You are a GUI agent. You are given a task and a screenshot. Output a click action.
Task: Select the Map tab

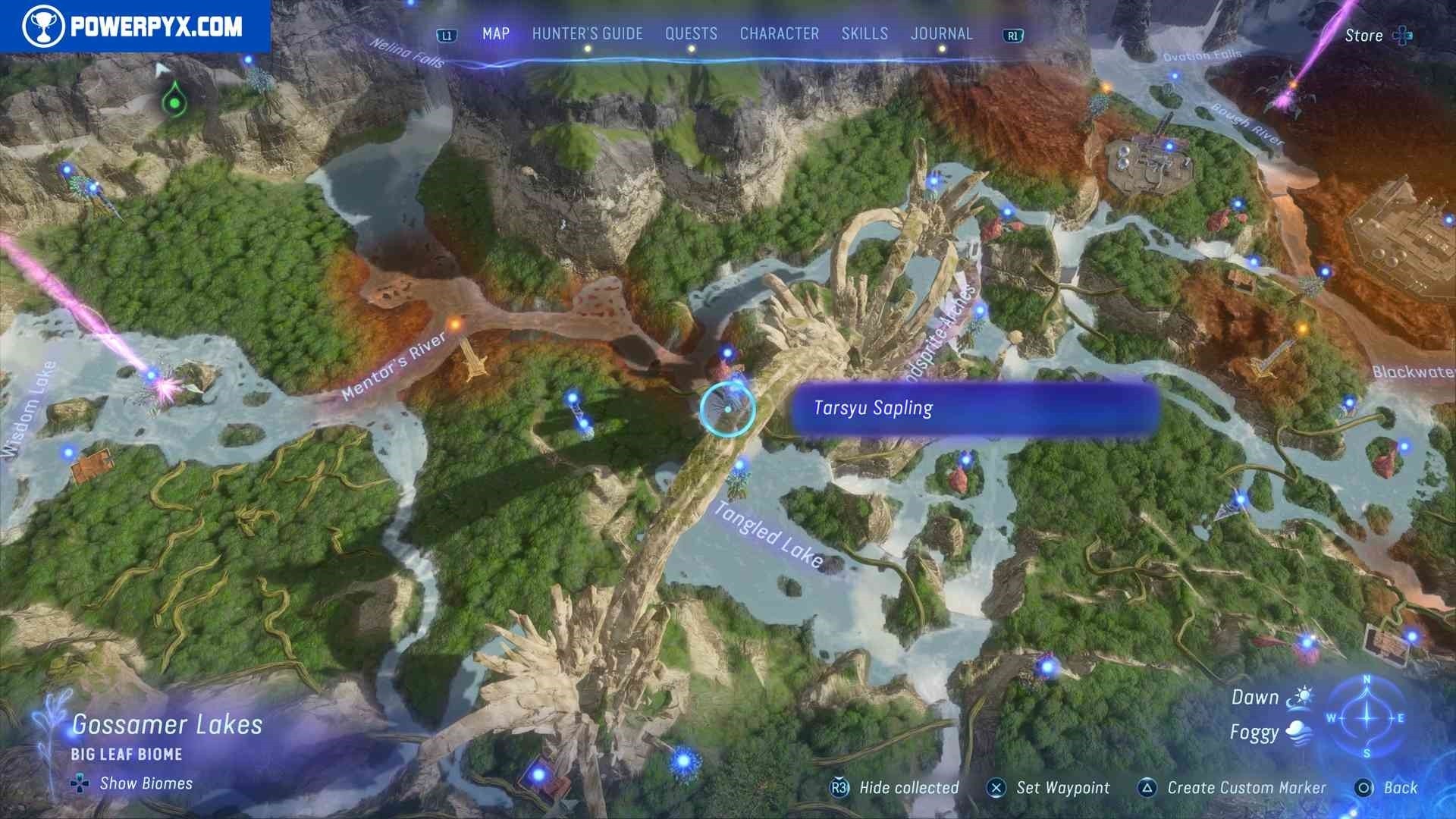[496, 34]
